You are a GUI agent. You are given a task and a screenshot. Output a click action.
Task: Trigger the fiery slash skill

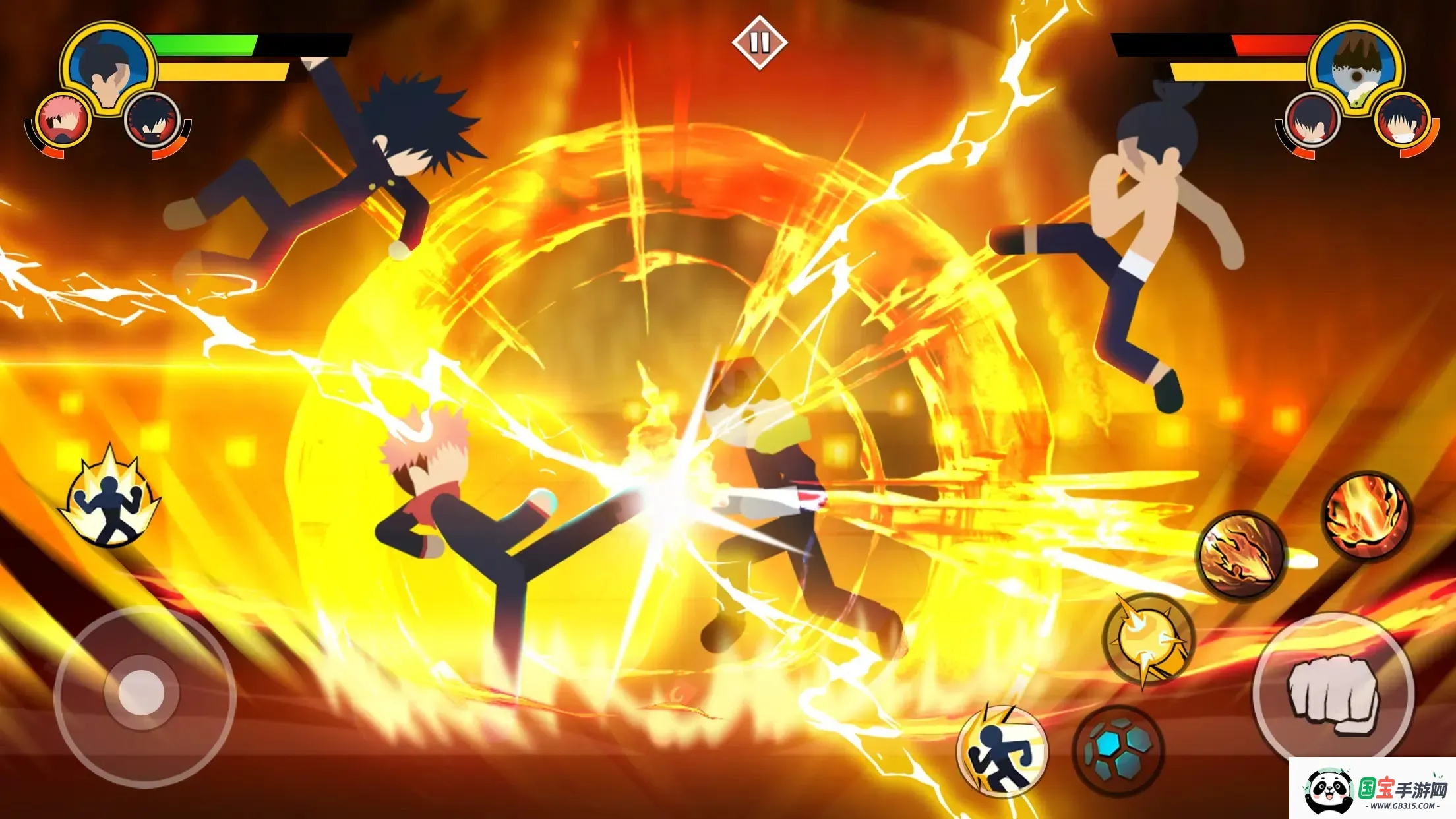pos(1240,555)
